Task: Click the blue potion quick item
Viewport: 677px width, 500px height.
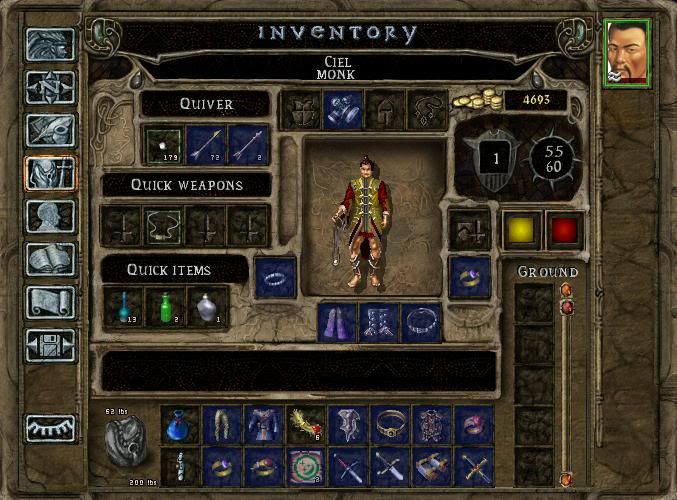Action: (122, 306)
